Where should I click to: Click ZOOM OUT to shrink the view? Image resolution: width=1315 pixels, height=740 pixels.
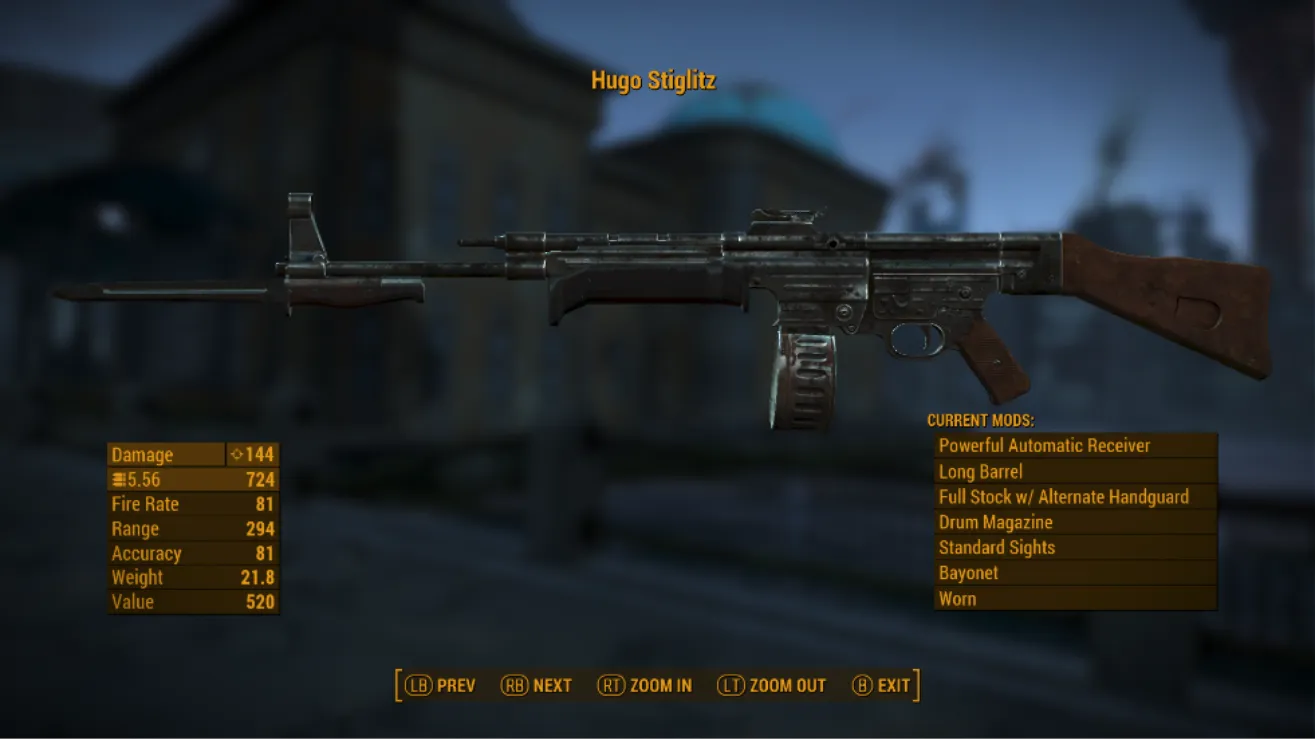click(x=786, y=685)
